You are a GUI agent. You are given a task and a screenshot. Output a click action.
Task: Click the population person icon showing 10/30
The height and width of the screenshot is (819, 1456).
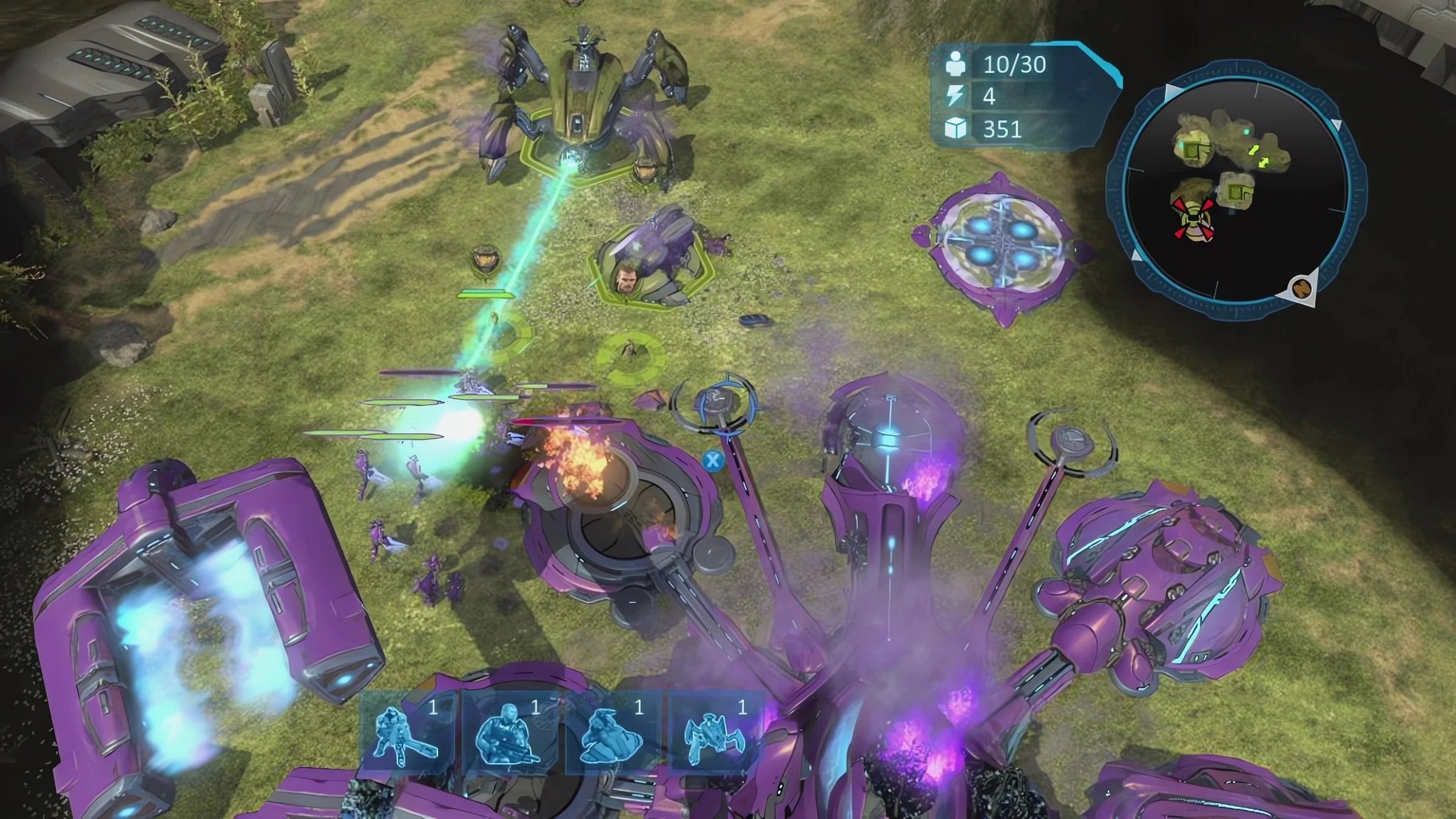click(x=957, y=63)
